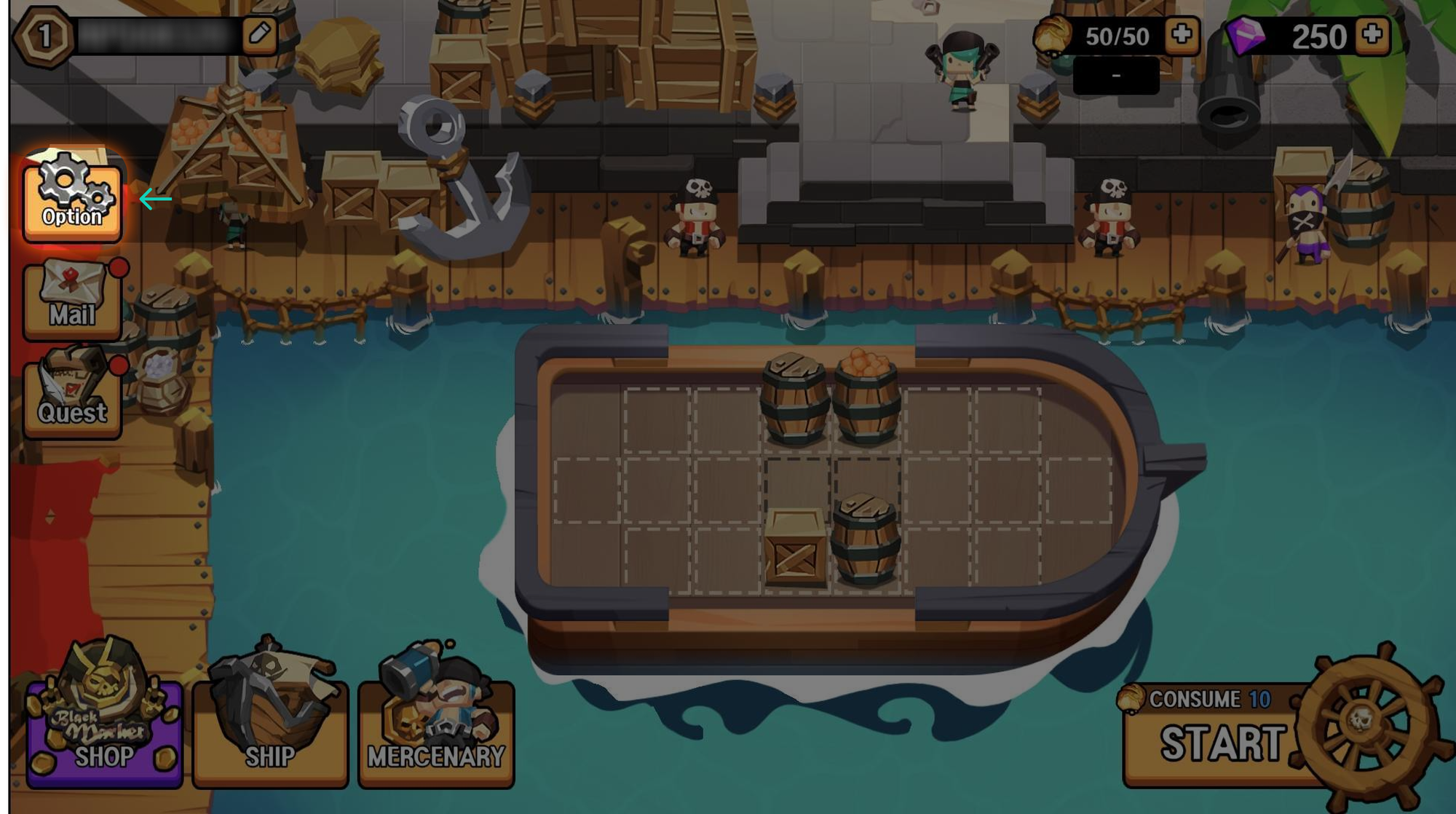Edit player name with pencil icon
The image size is (1456, 814).
tap(260, 33)
